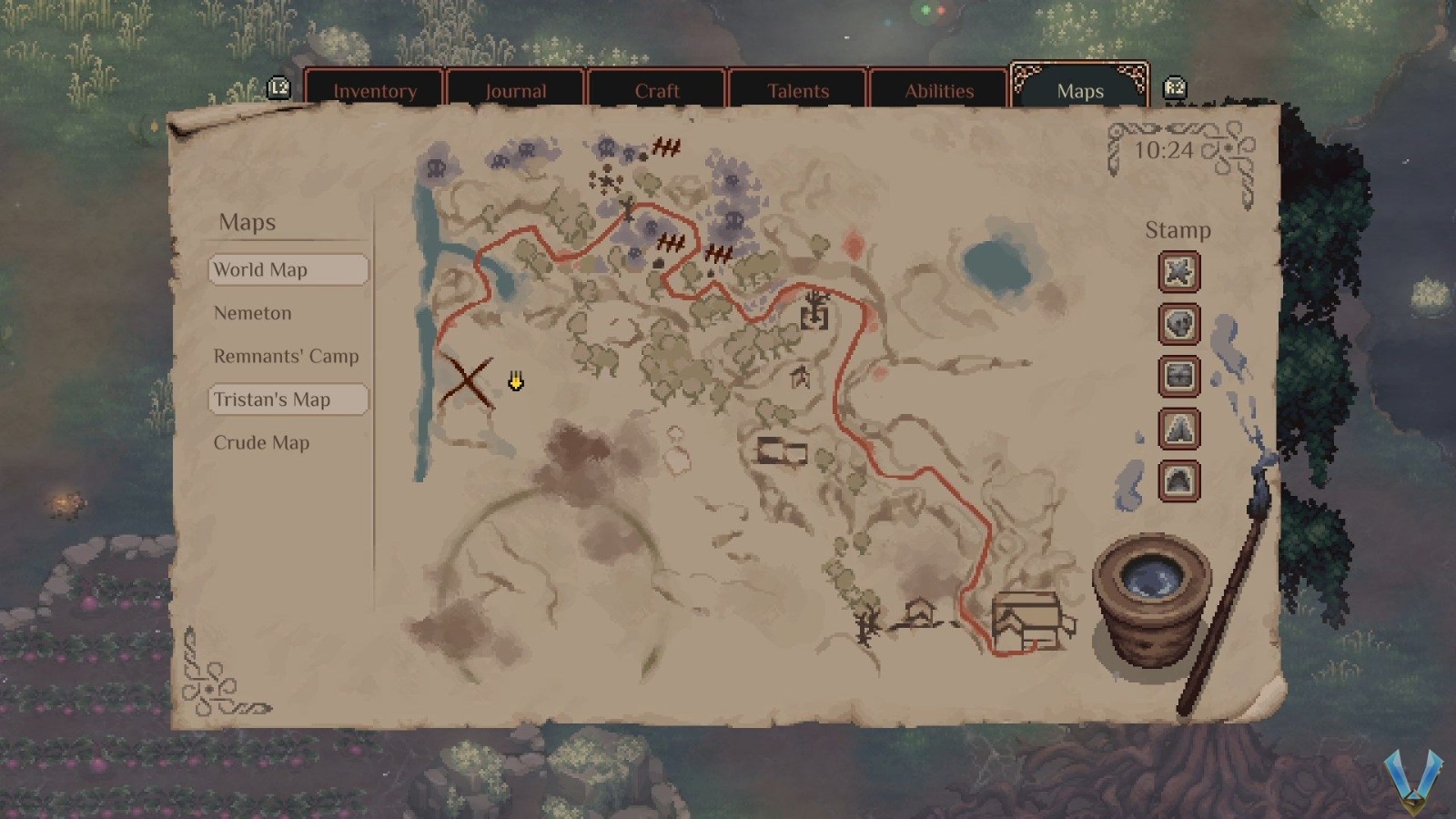Select the cave stamp at the bottom
This screenshot has width=1456, height=819.
(x=1178, y=480)
